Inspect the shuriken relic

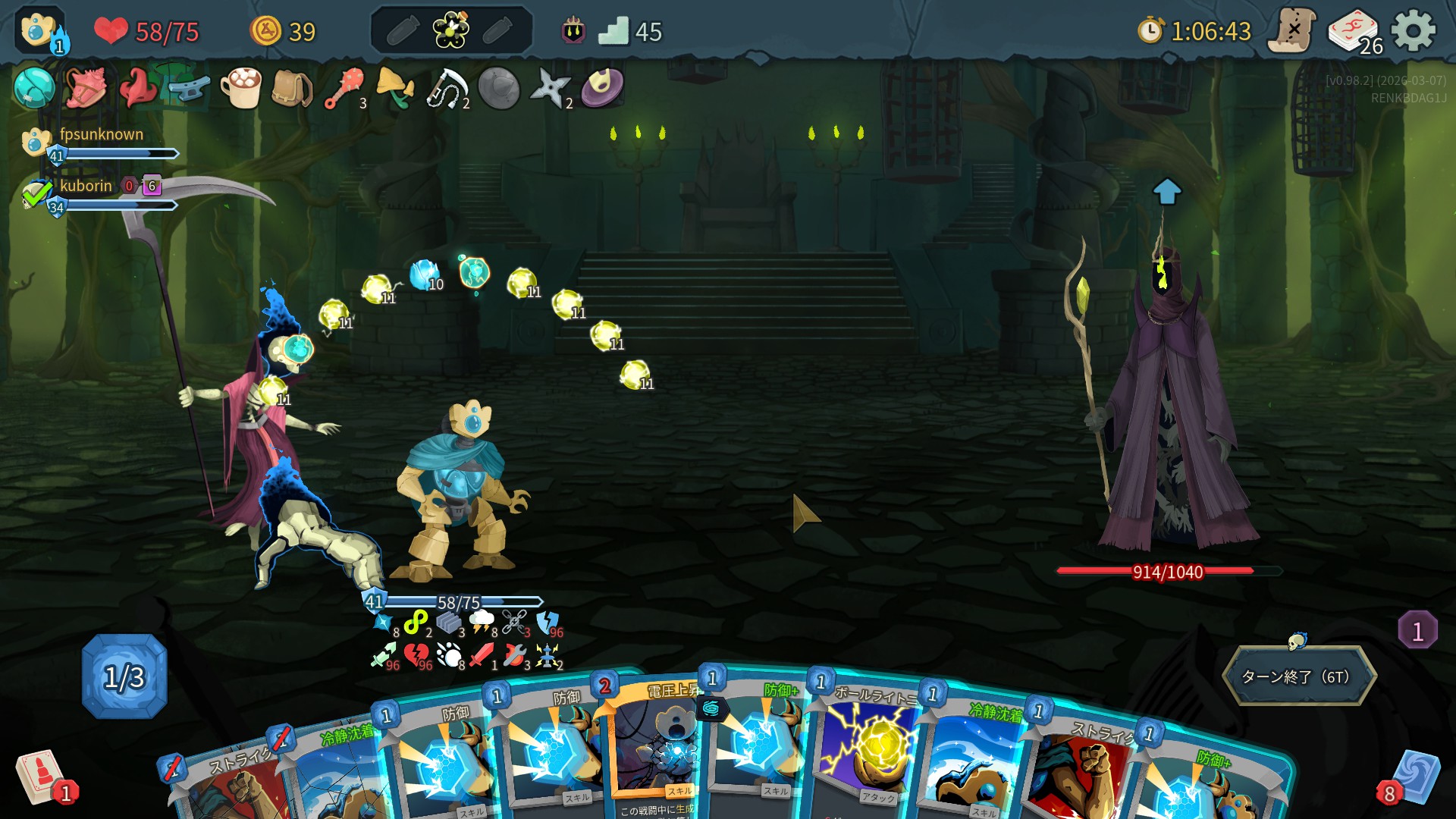click(x=550, y=88)
